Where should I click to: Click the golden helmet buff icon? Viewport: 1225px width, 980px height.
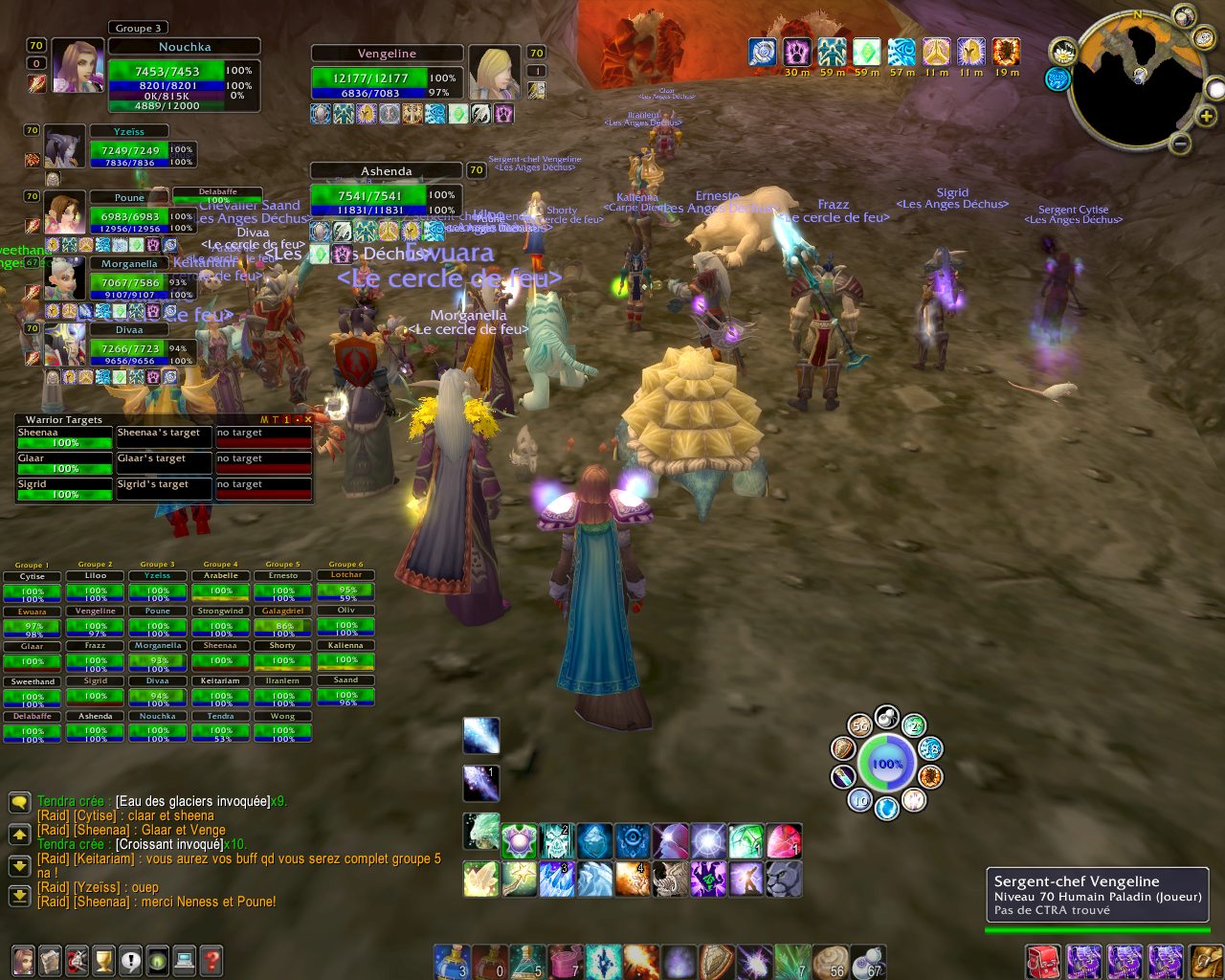[970, 51]
